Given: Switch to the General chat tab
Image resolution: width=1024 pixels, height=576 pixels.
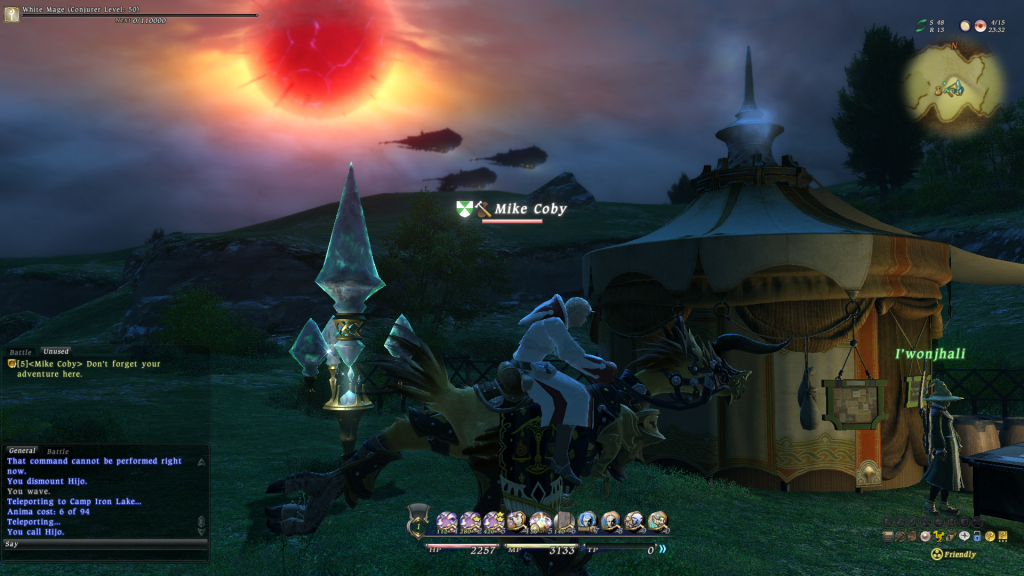Looking at the screenshot, I should [x=22, y=451].
